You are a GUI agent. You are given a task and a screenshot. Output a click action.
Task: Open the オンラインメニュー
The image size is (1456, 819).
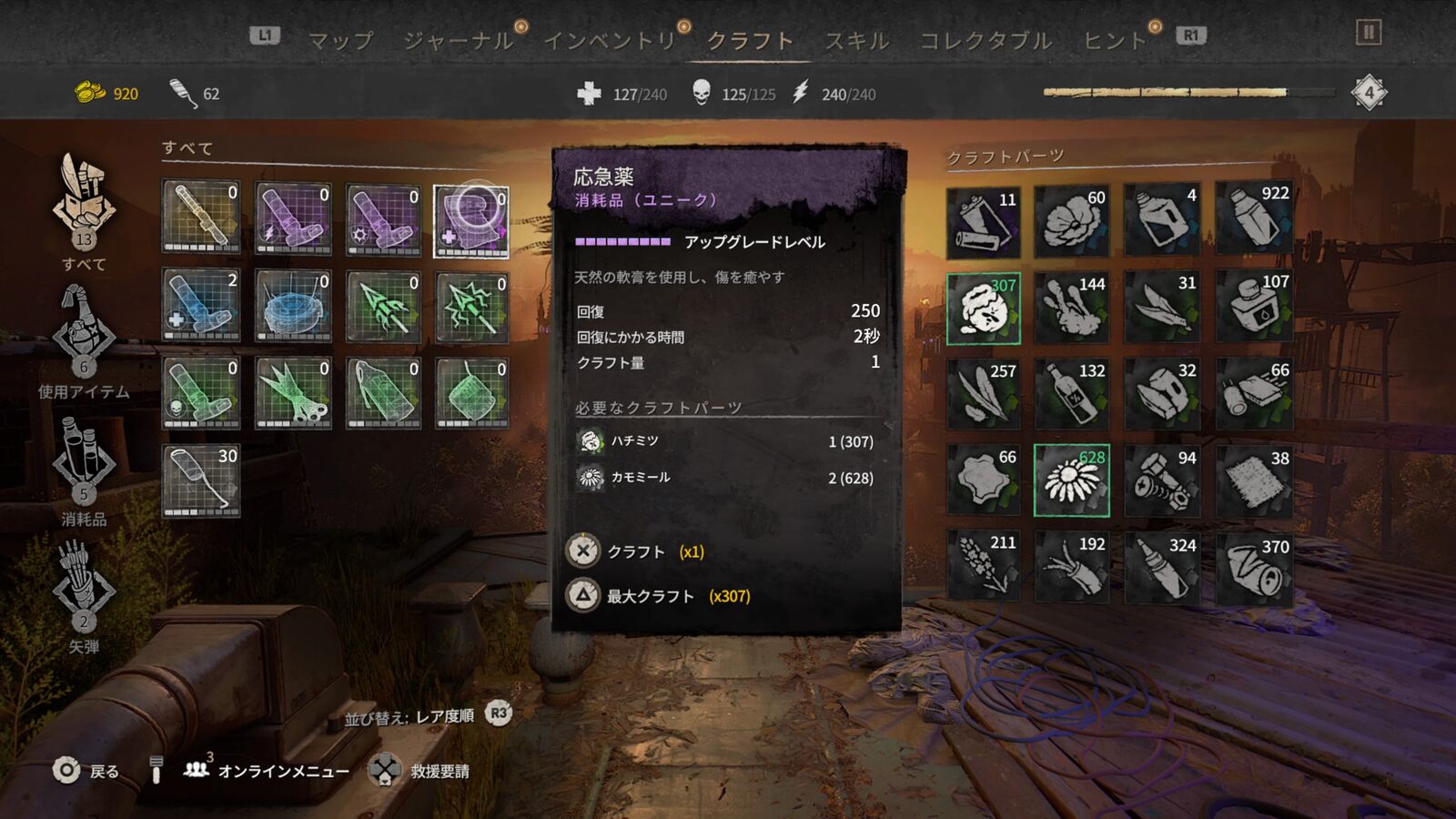[x=268, y=771]
